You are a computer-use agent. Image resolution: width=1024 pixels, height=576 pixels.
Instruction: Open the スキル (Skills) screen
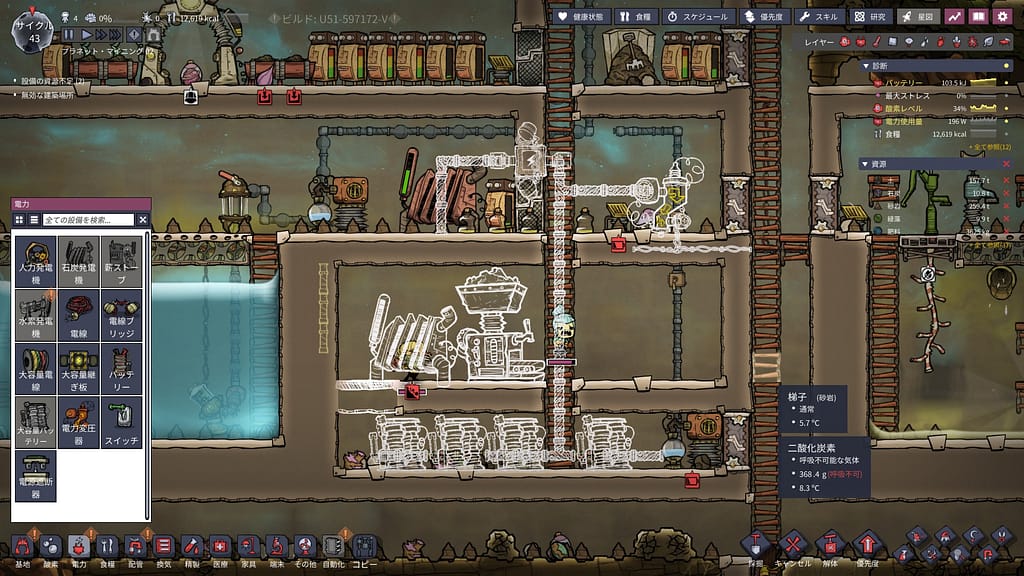point(820,17)
